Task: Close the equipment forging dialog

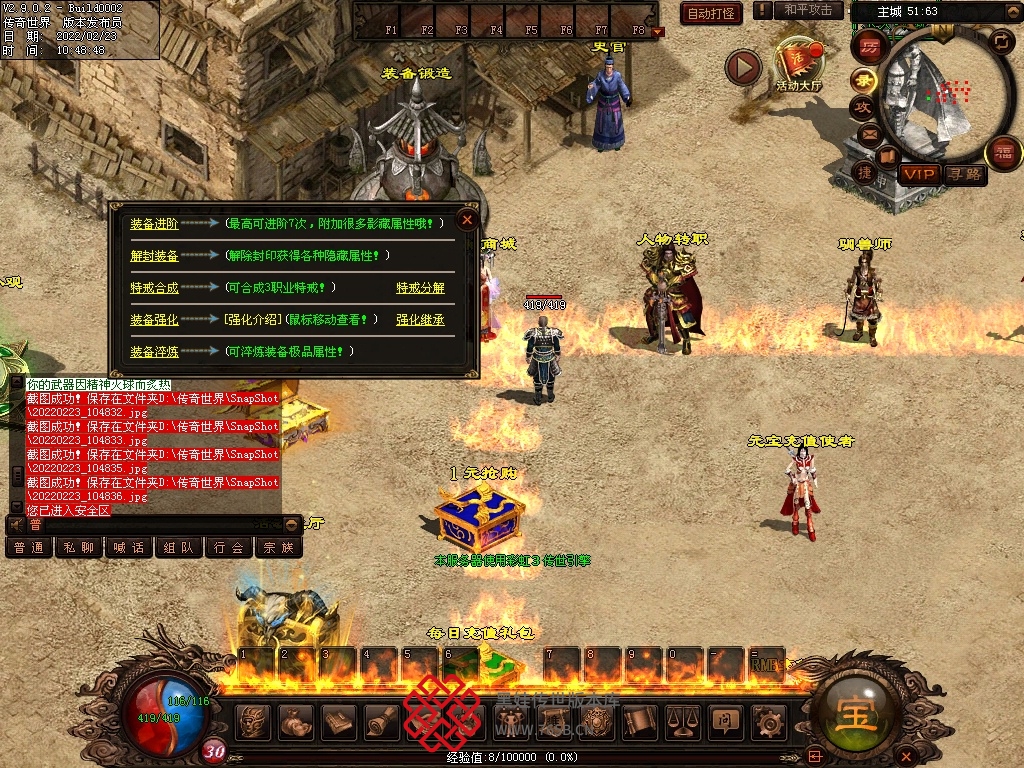Action: click(467, 220)
